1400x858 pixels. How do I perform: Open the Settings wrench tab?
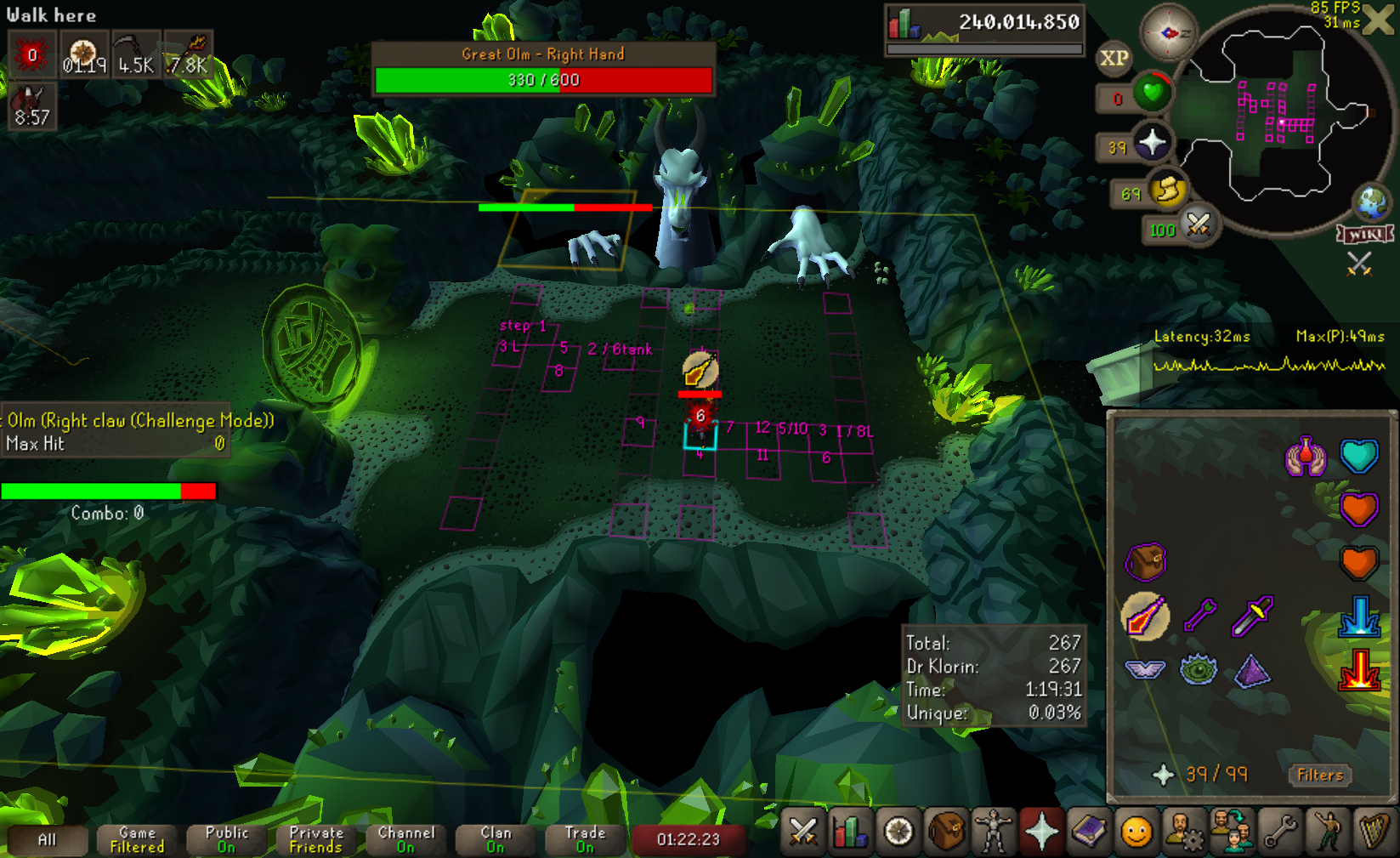point(1279,832)
